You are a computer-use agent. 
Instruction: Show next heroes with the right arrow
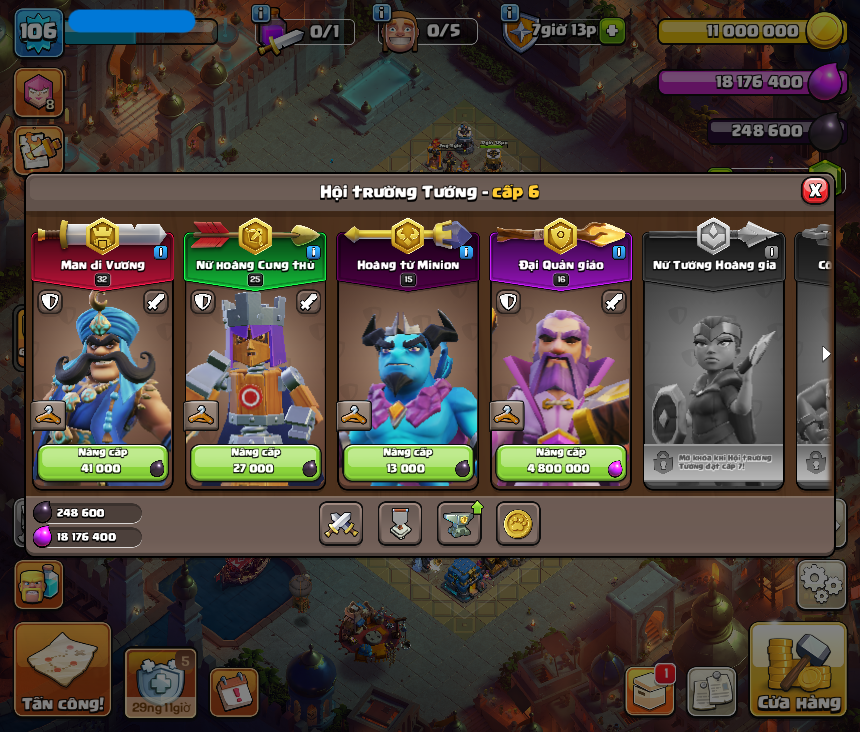coord(825,353)
